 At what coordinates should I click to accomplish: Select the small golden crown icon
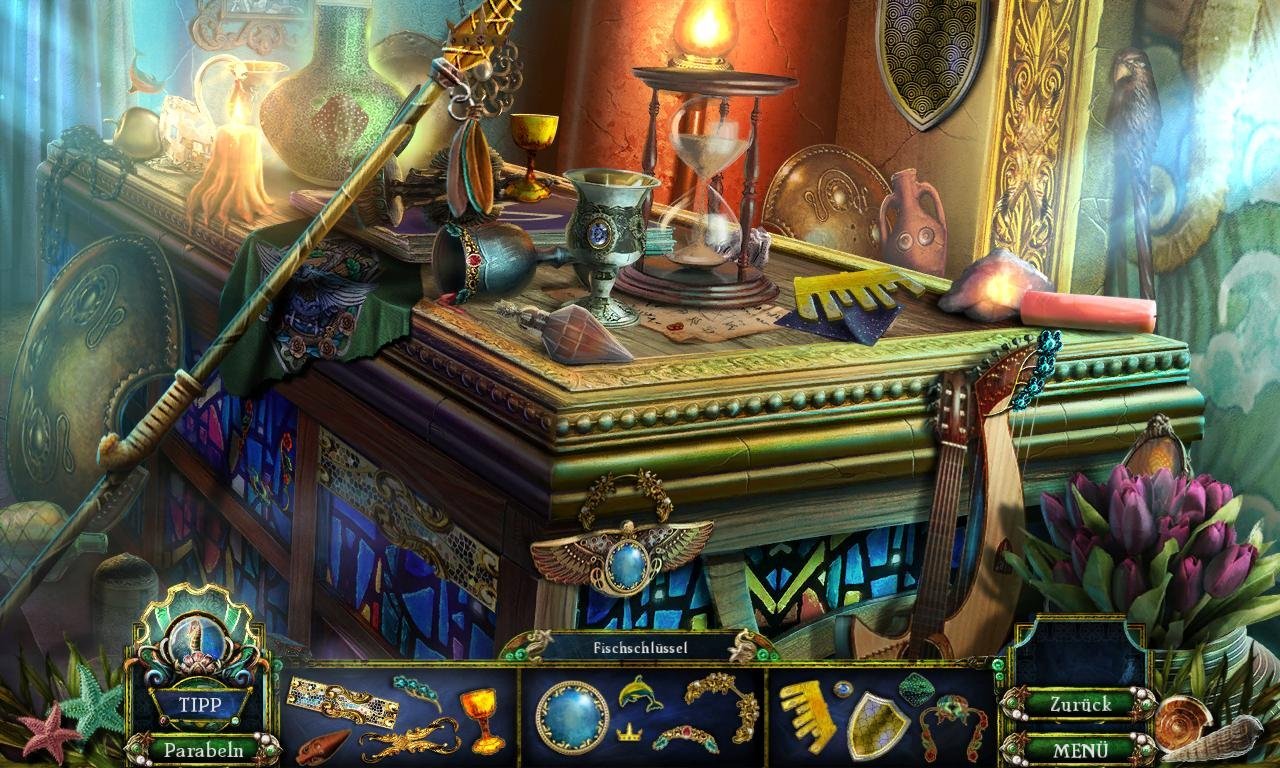pos(629,733)
